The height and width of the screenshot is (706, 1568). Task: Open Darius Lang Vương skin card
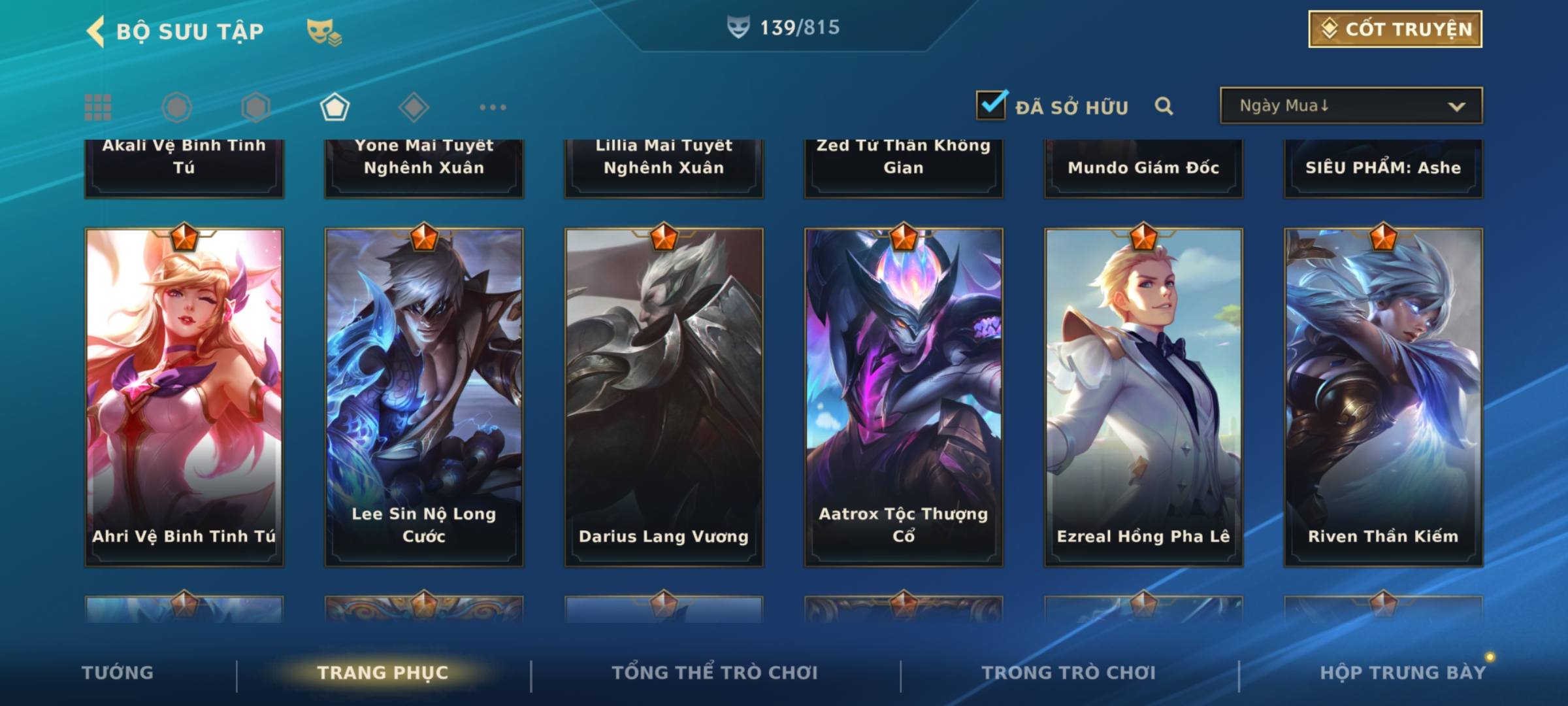click(664, 396)
